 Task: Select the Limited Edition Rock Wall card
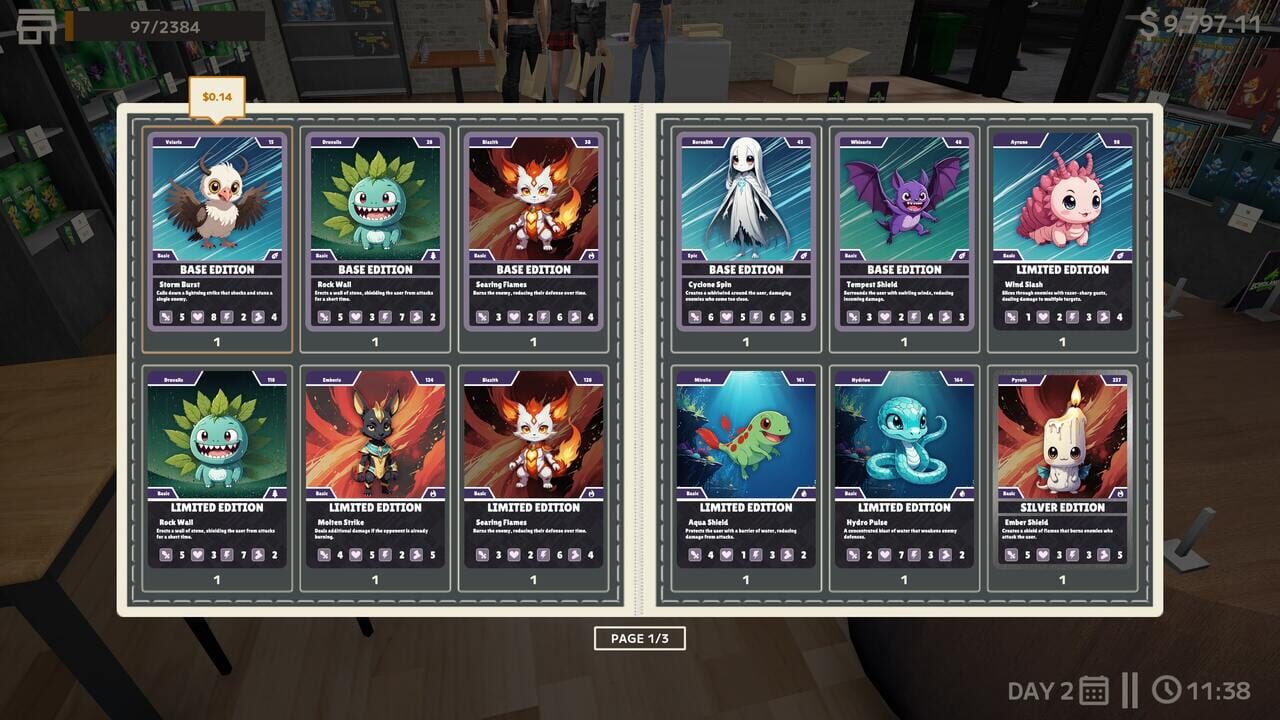click(217, 469)
